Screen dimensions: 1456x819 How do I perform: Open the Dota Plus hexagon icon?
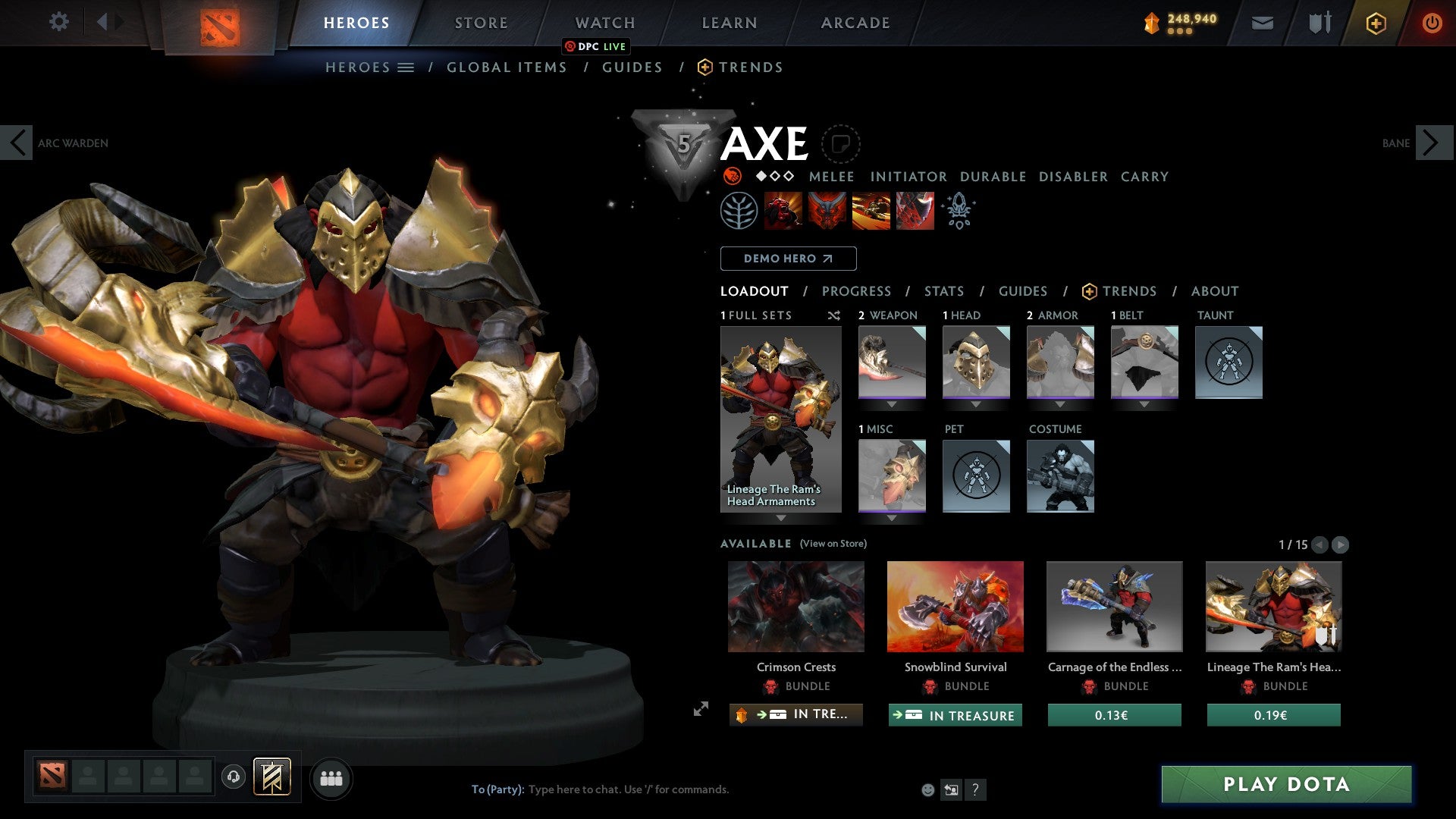coord(1375,23)
